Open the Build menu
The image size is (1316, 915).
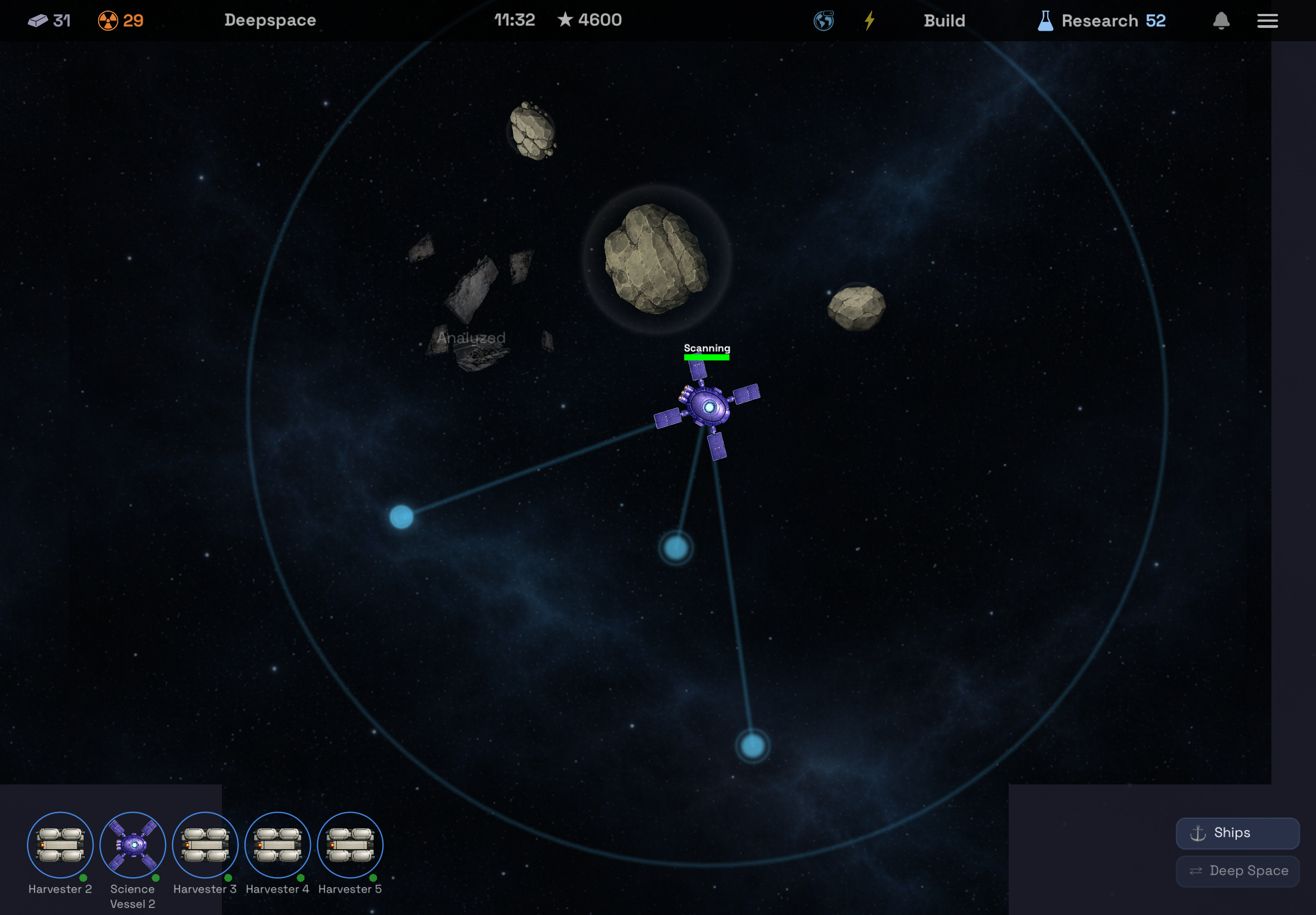coord(944,21)
